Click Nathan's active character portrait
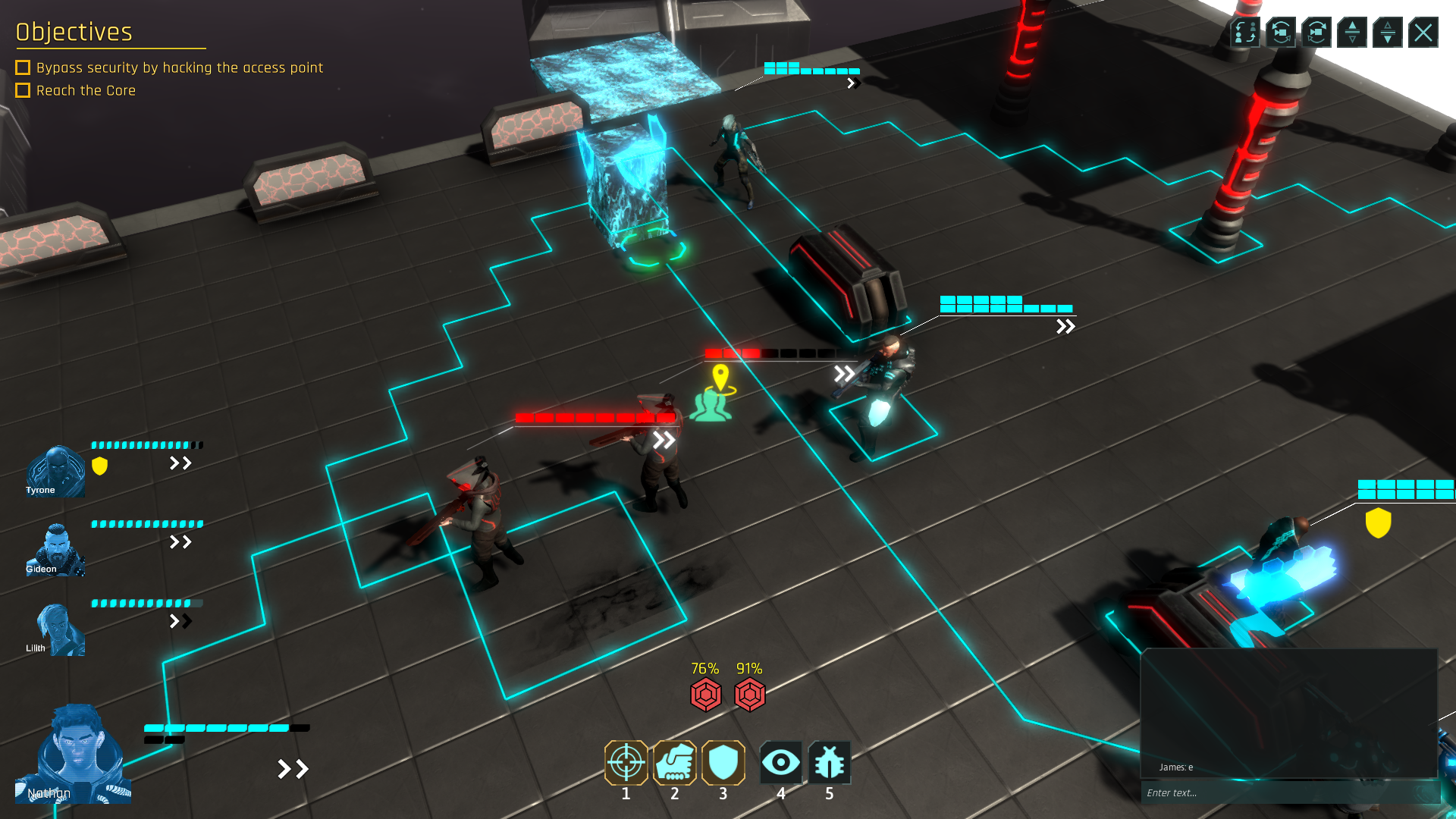Screen dimensions: 1456x819 [74, 755]
